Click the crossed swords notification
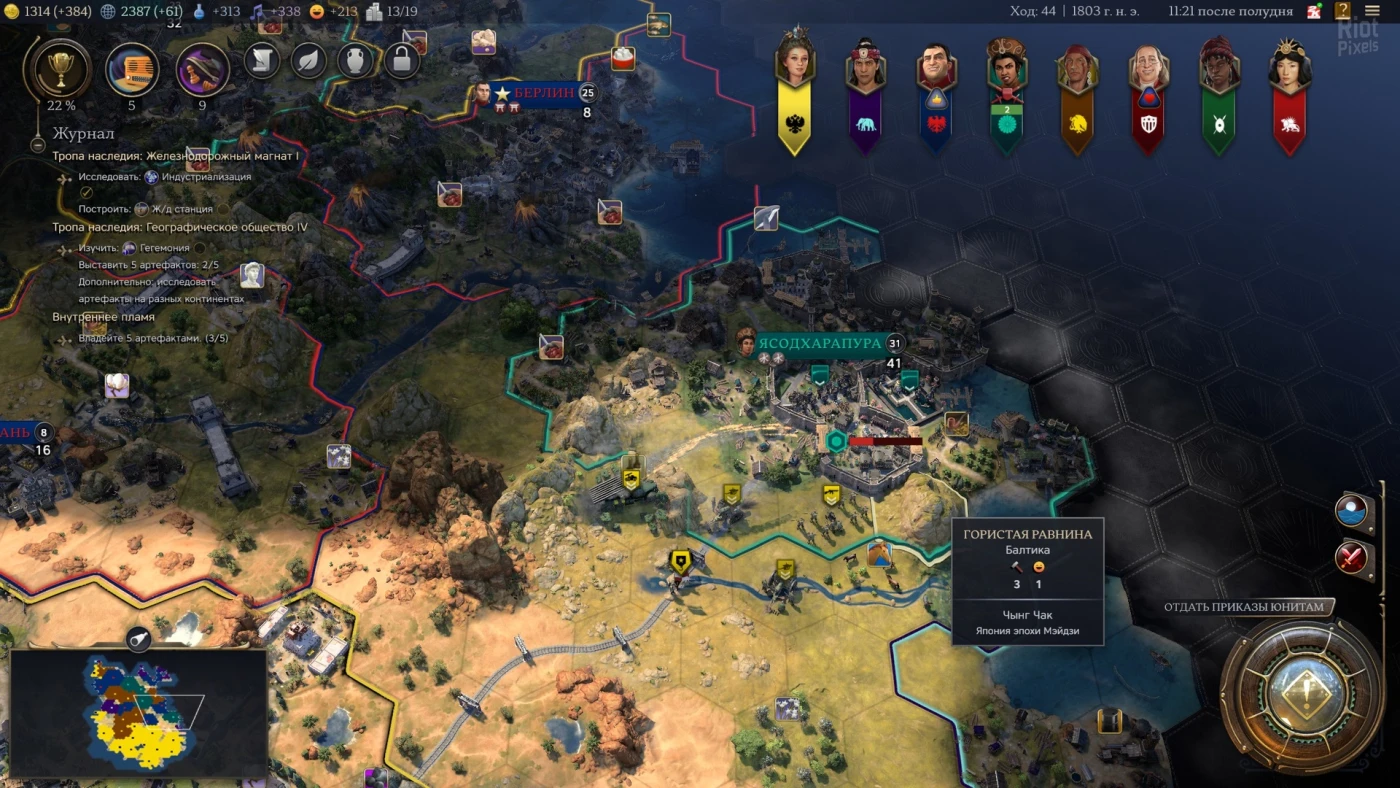The height and width of the screenshot is (788, 1400). coord(1352,556)
